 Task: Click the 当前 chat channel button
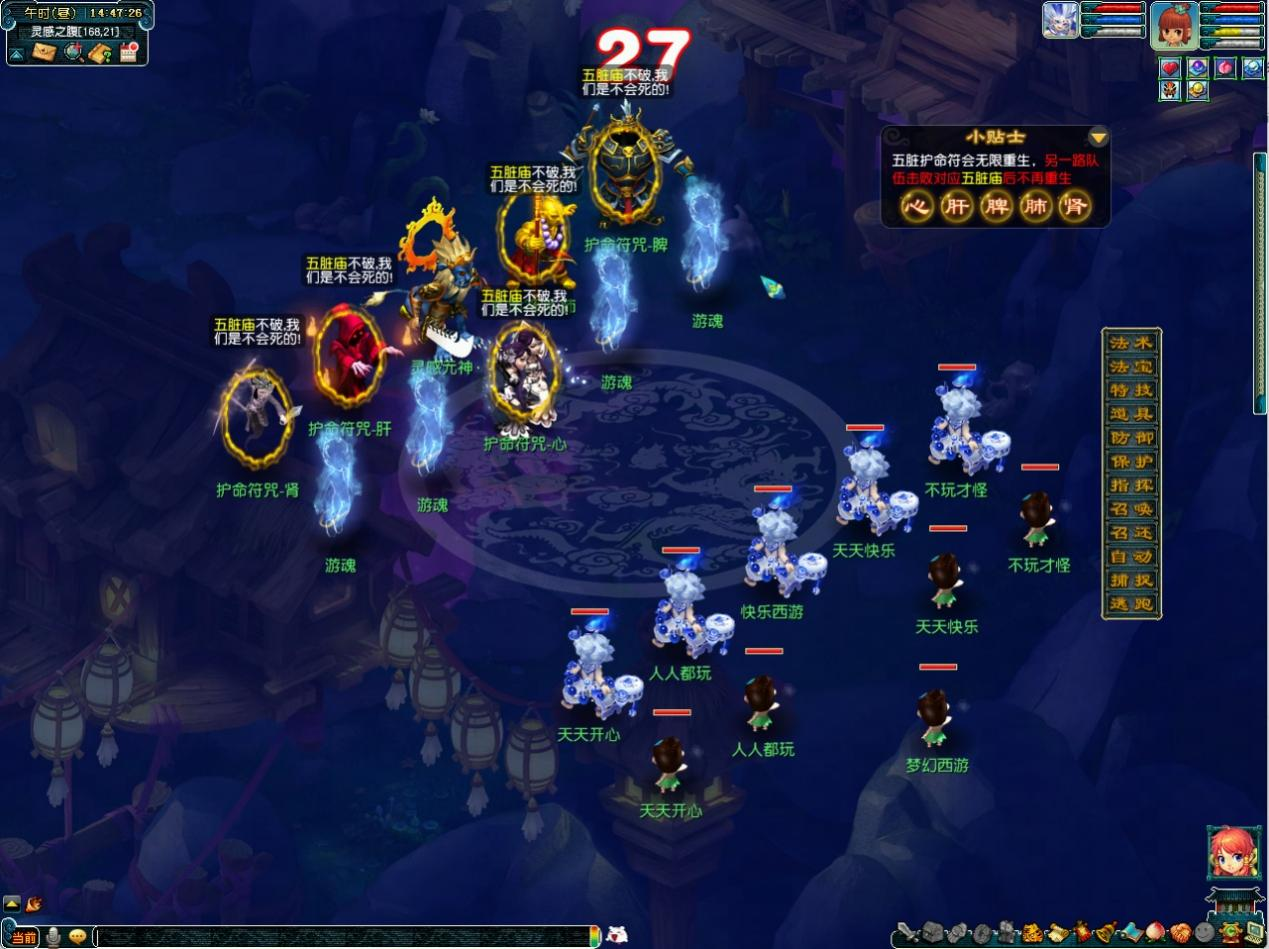(24, 937)
